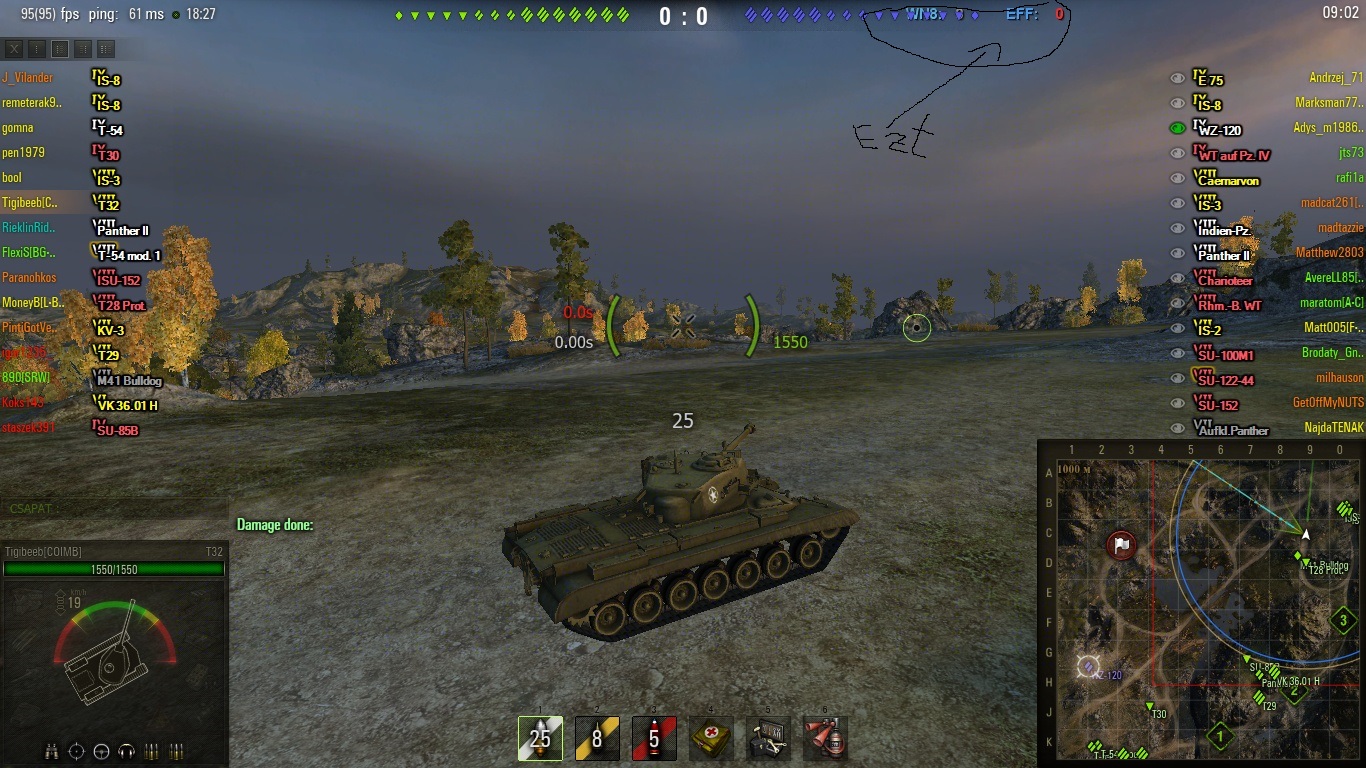Pick NajdaTENAK's Aufkl.Panther enemy row
This screenshot has height=768, width=1366.
pos(1270,429)
